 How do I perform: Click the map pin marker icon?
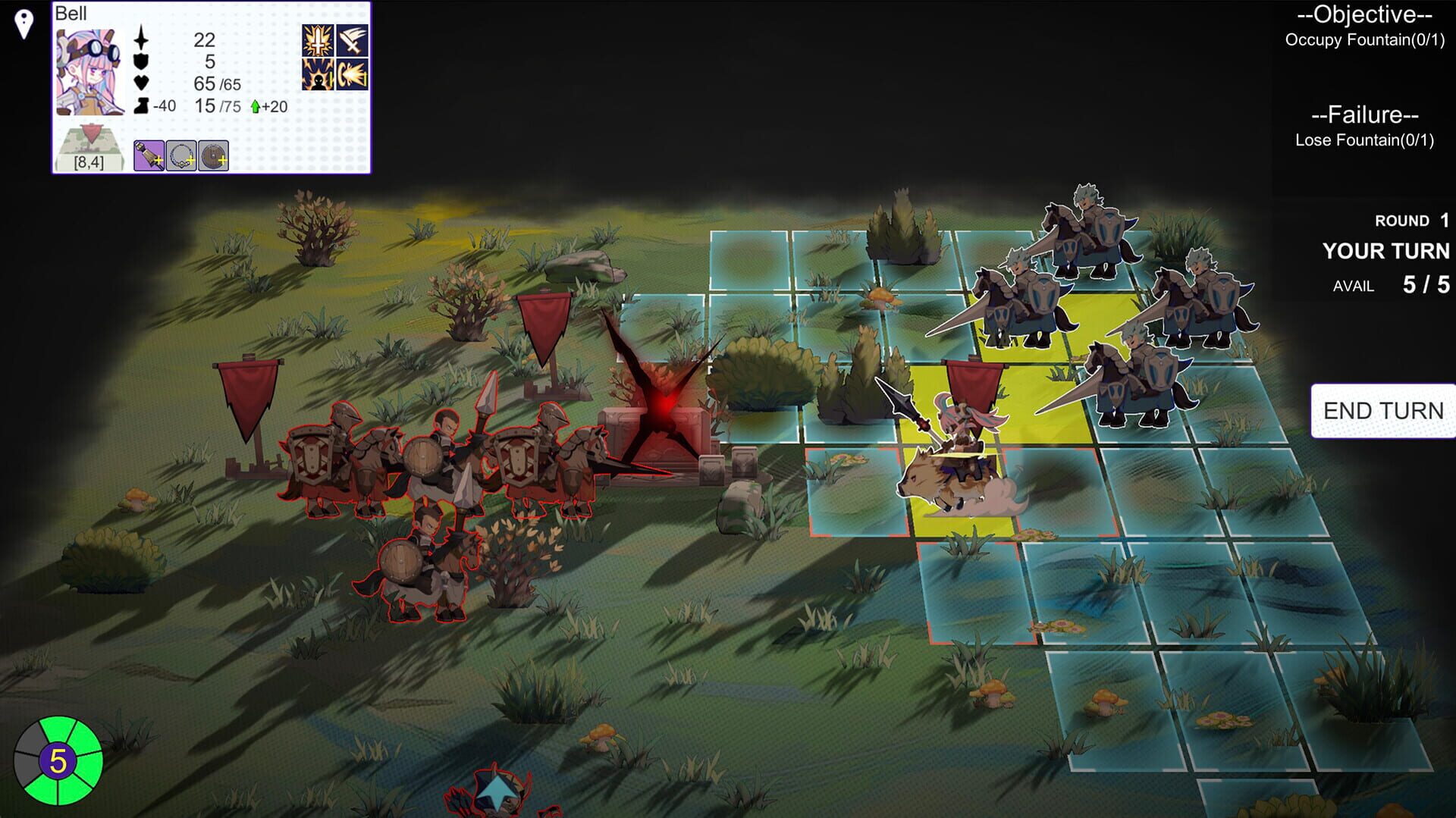pos(23,23)
